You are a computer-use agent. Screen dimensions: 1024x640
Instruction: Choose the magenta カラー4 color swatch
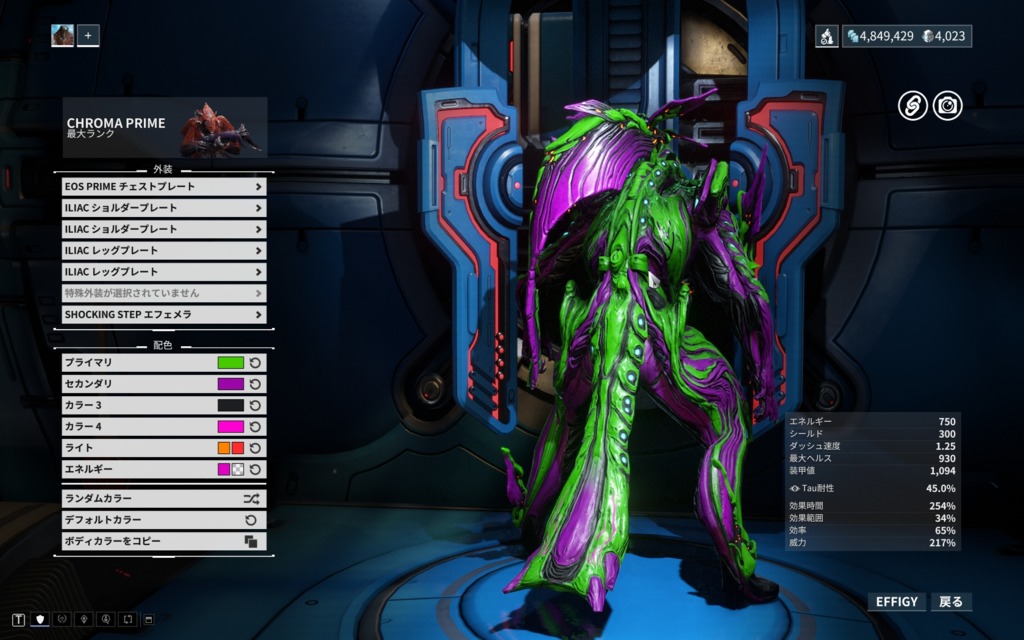point(231,427)
